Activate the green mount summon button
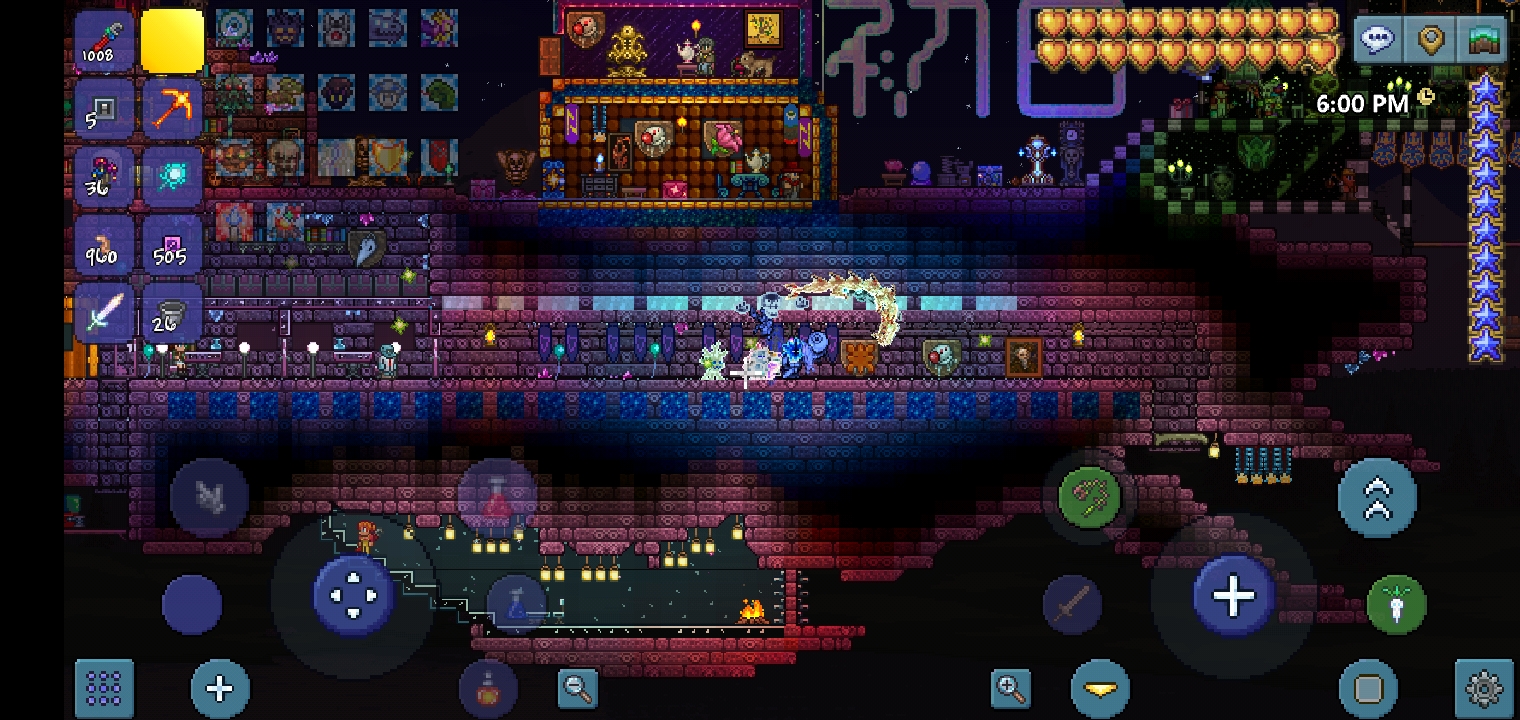The width and height of the screenshot is (1520, 720). 1396,604
